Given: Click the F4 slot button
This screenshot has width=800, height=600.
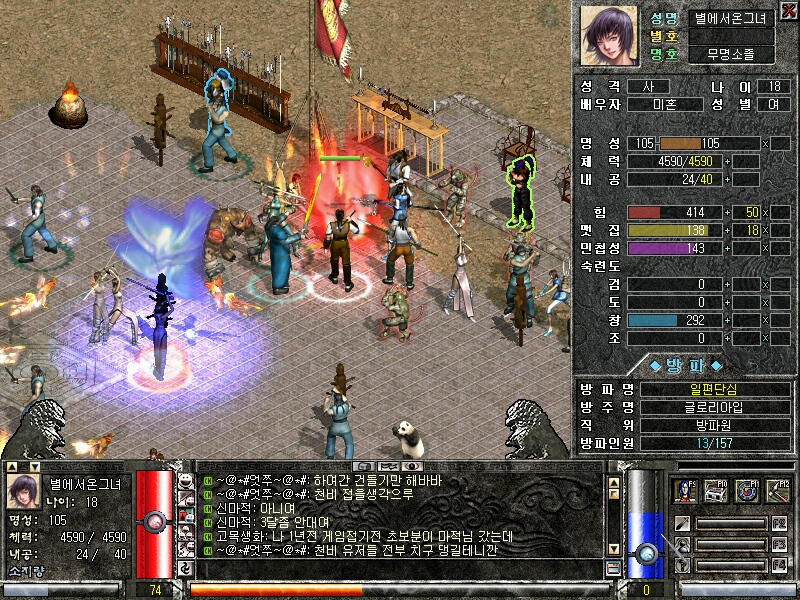Looking at the screenshot, I should 779,566.
